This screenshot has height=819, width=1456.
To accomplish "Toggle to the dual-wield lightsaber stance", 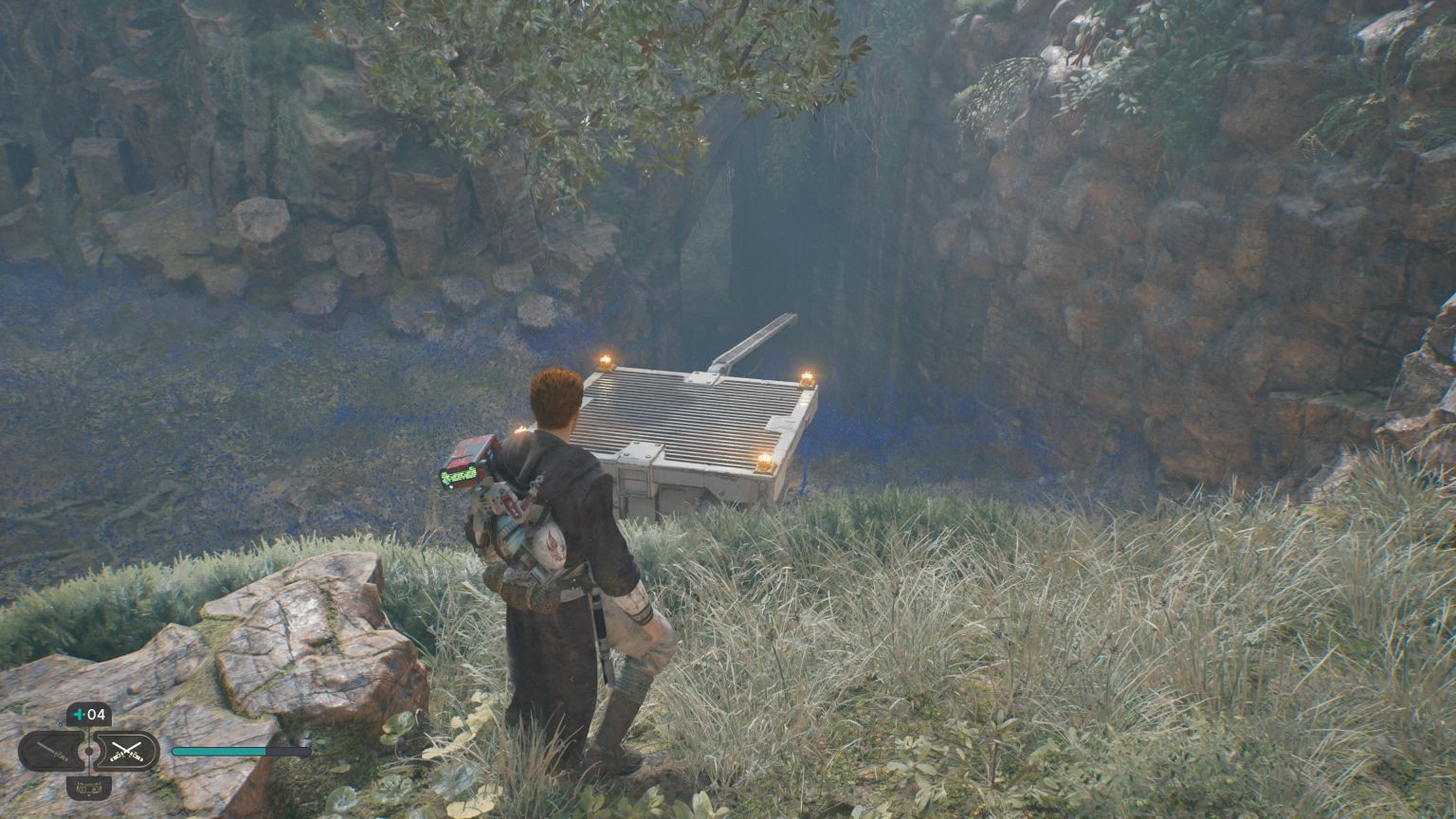I will tap(126, 751).
